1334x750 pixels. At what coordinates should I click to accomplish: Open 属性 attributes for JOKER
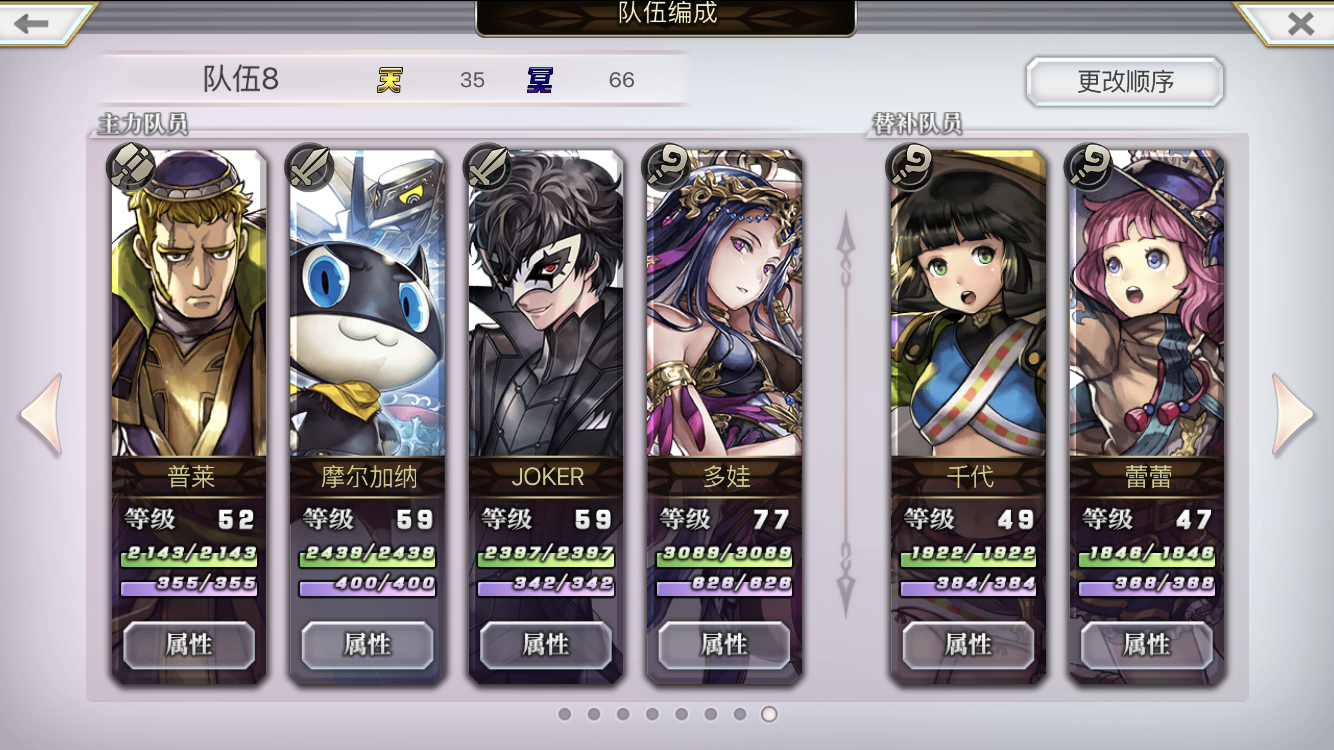click(546, 645)
